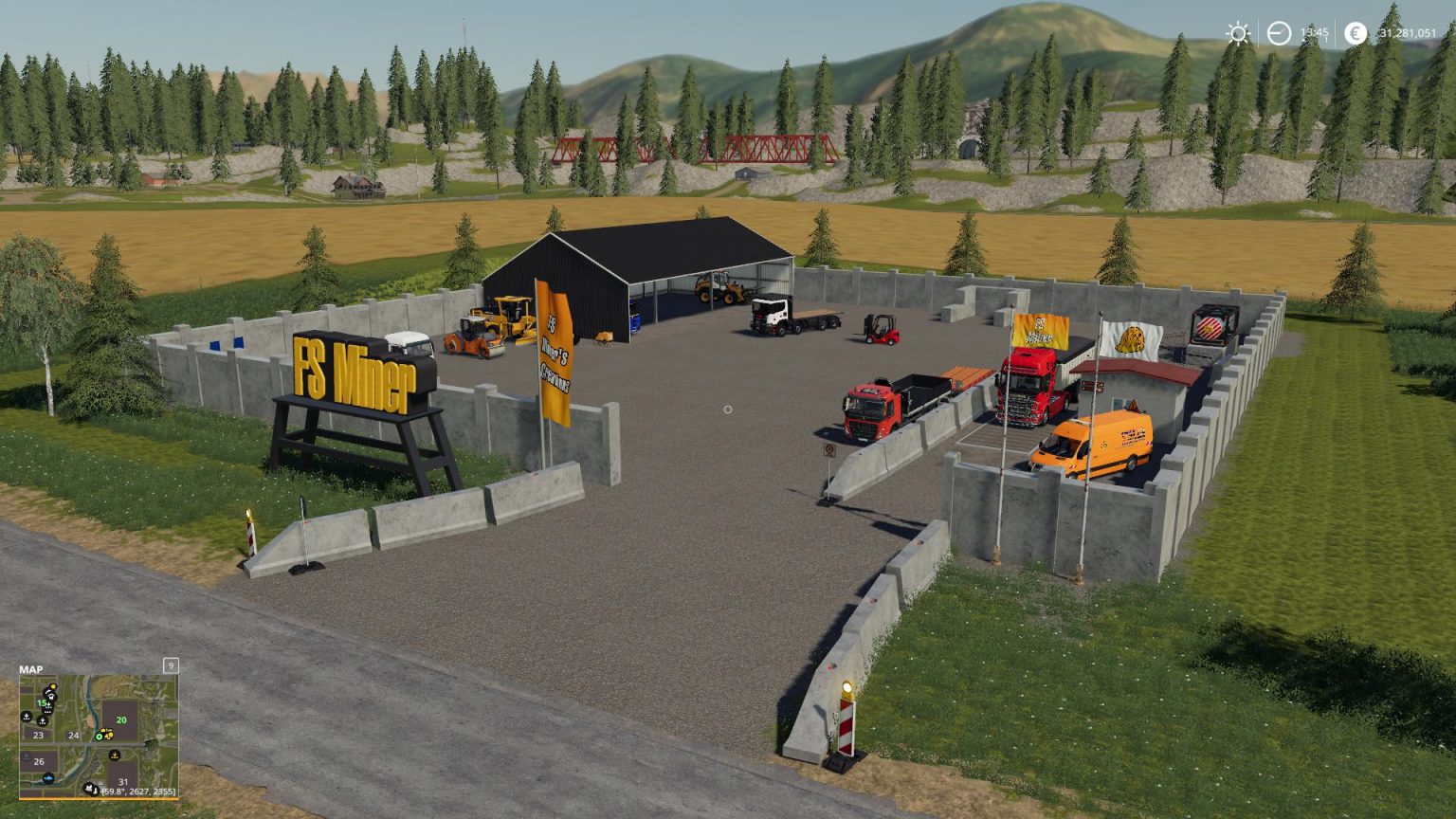
Task: Click the blue water point icon on the minimap
Action: tap(48, 778)
